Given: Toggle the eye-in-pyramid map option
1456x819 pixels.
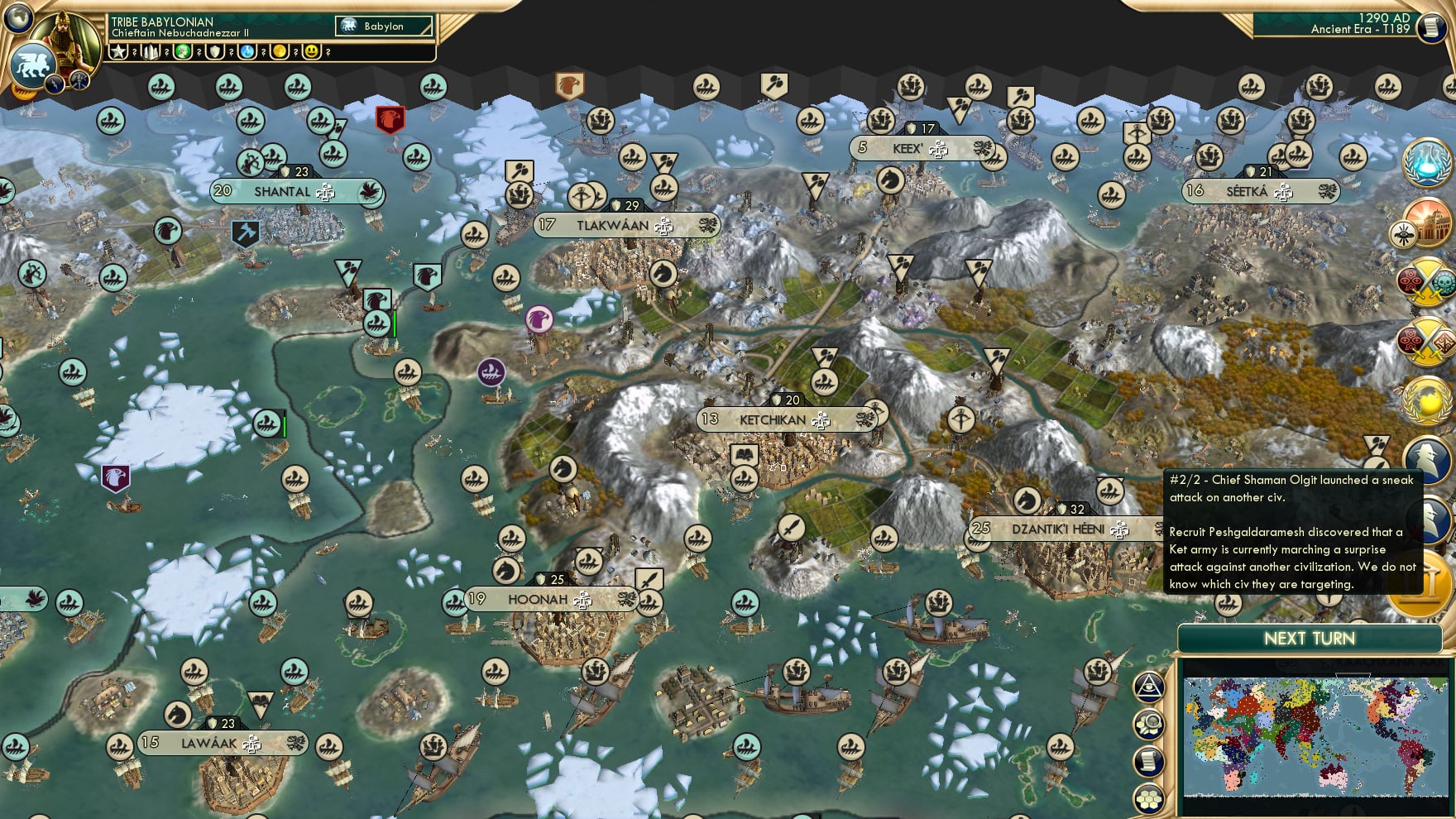Looking at the screenshot, I should coord(1147,687).
